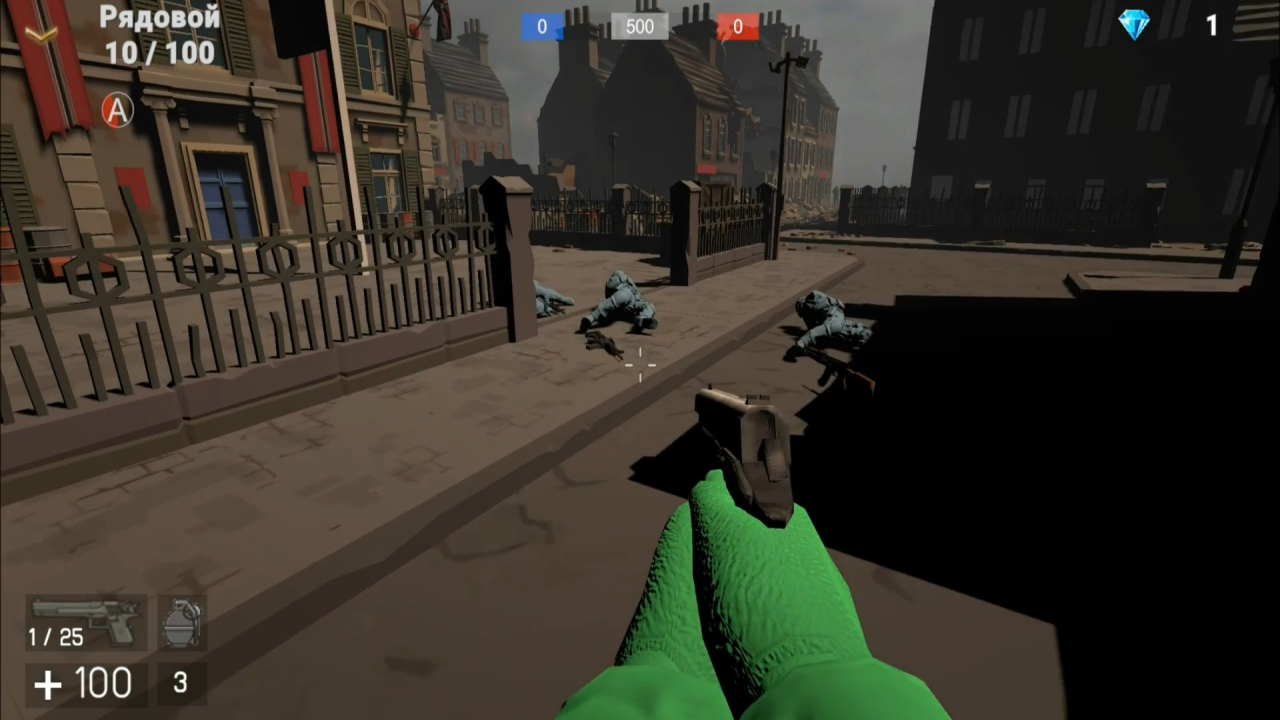Screen dimensions: 1280x720
Task: Select the pistol weapon icon in the HUD
Action: click(85, 622)
